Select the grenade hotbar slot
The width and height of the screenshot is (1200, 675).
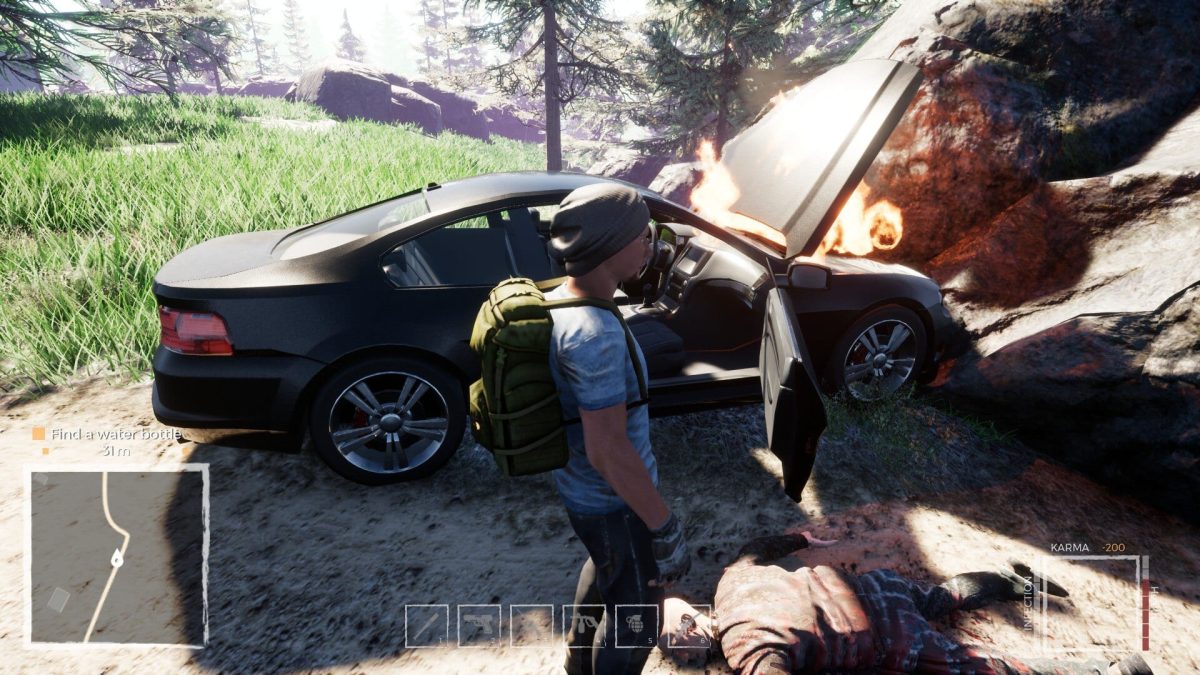coord(637,626)
